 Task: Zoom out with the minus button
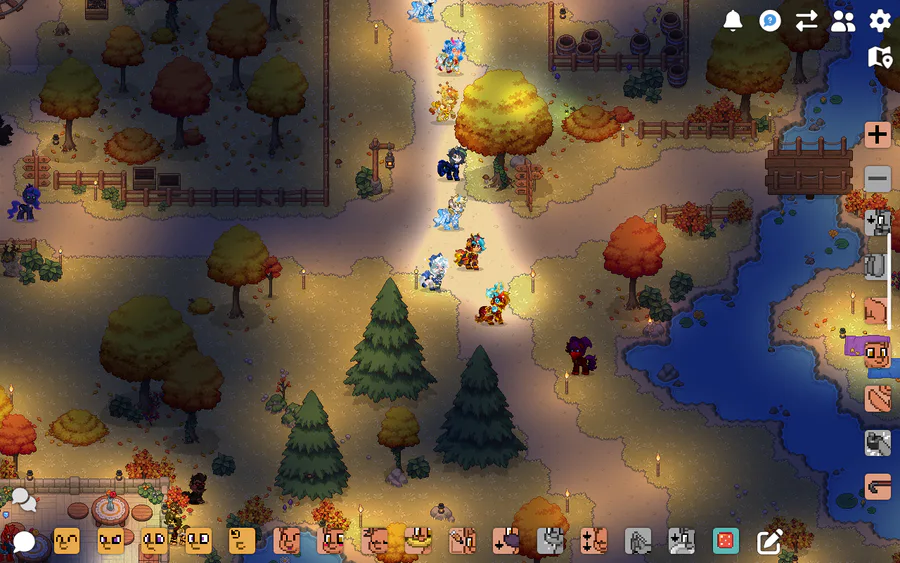(878, 179)
